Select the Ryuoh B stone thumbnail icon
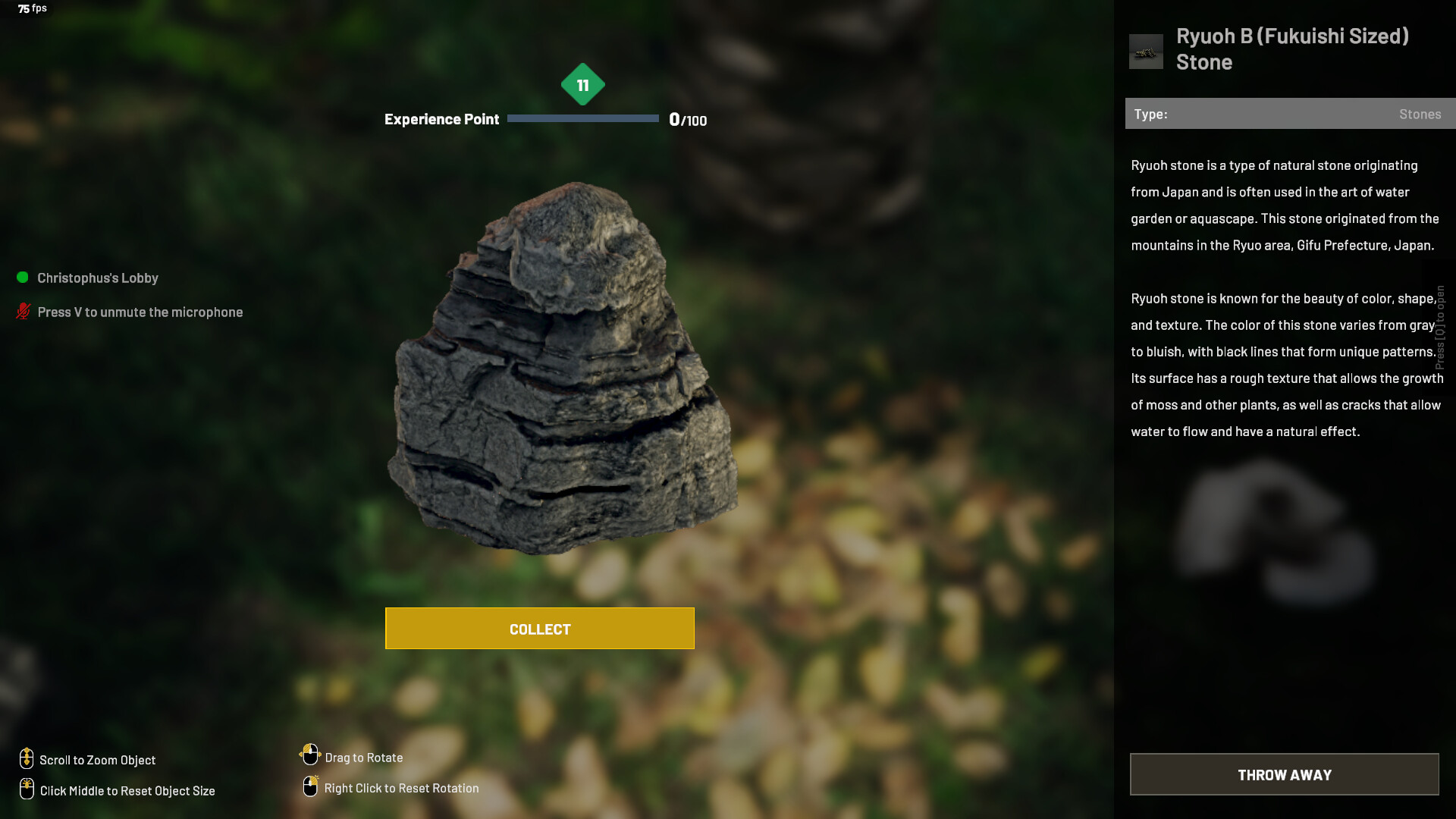Viewport: 1456px width, 819px height. [x=1146, y=51]
